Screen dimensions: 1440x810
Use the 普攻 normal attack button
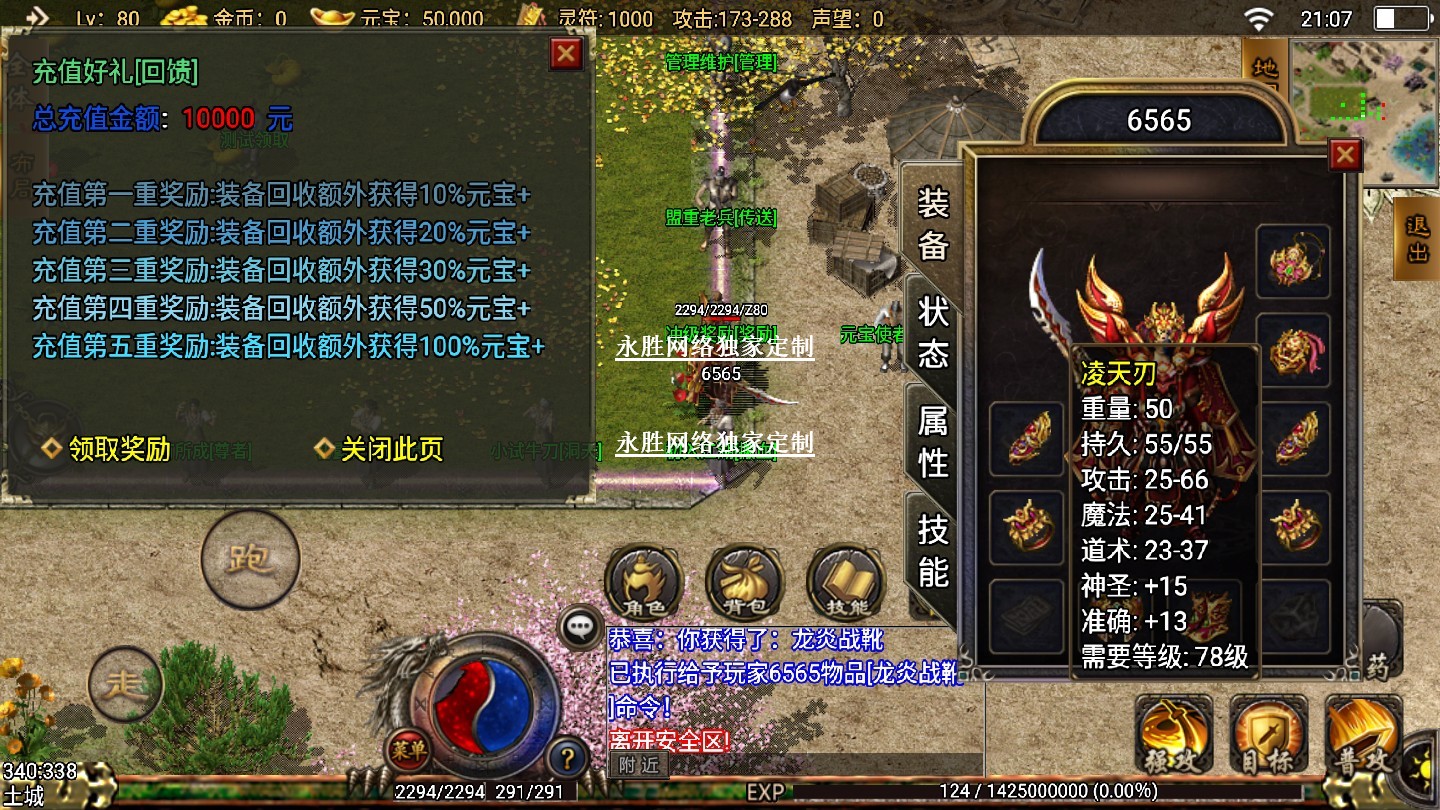[x=1363, y=737]
